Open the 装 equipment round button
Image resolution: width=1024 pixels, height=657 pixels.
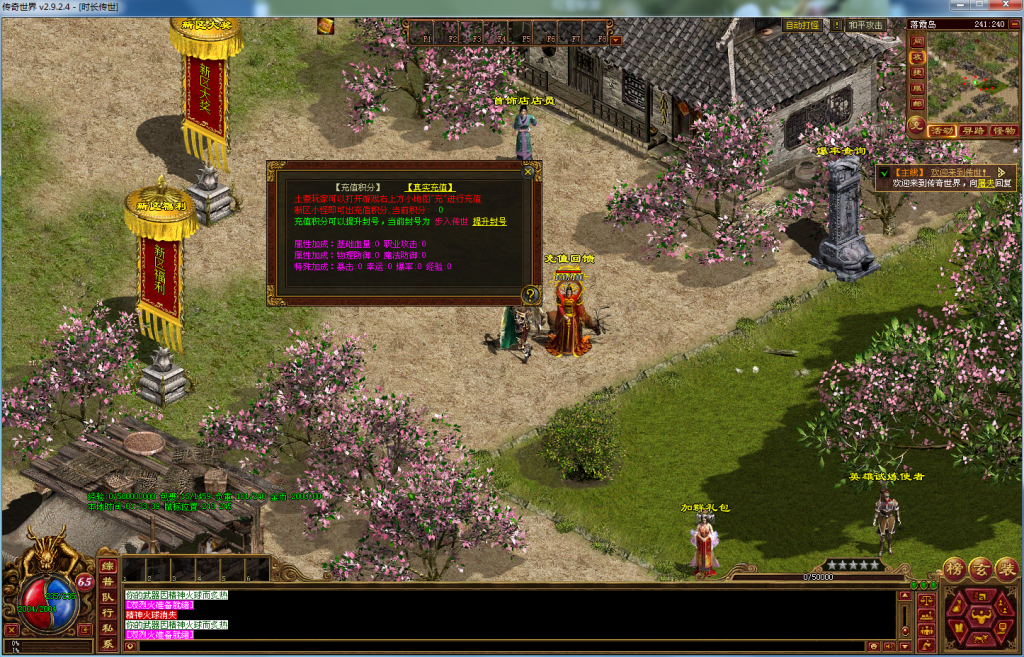[x=1005, y=567]
